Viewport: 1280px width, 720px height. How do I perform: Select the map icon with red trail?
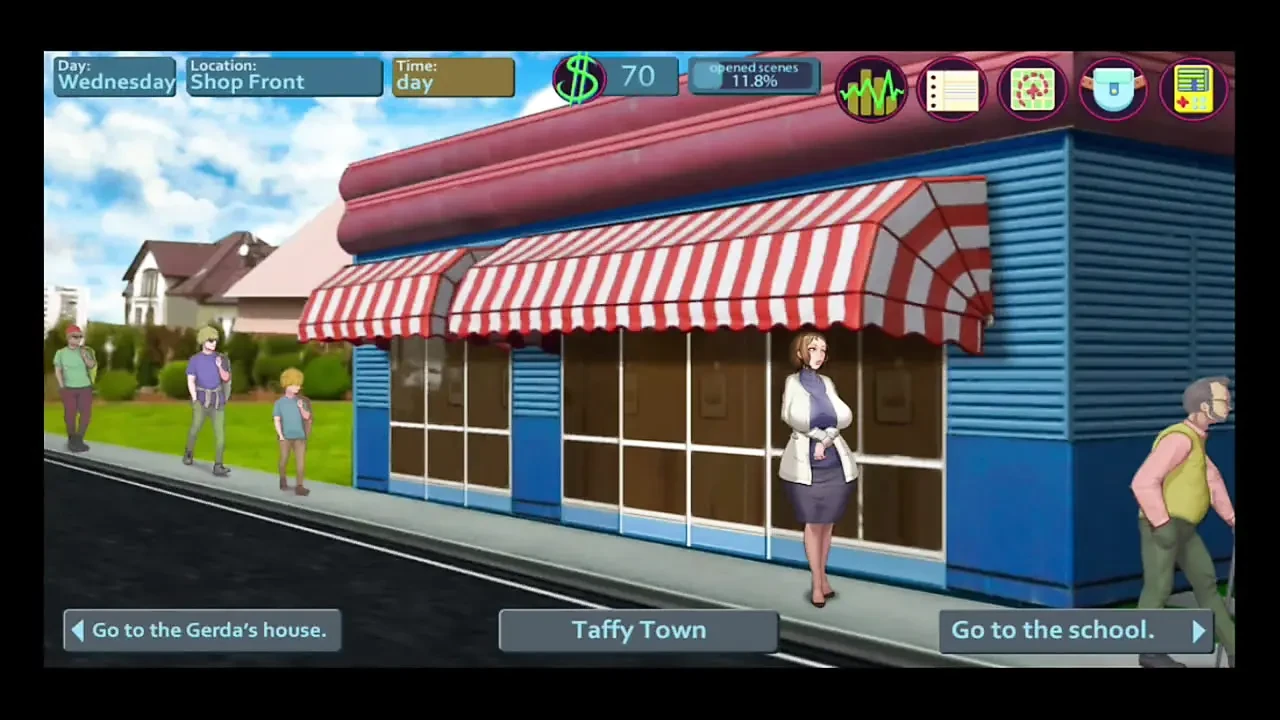(1033, 89)
